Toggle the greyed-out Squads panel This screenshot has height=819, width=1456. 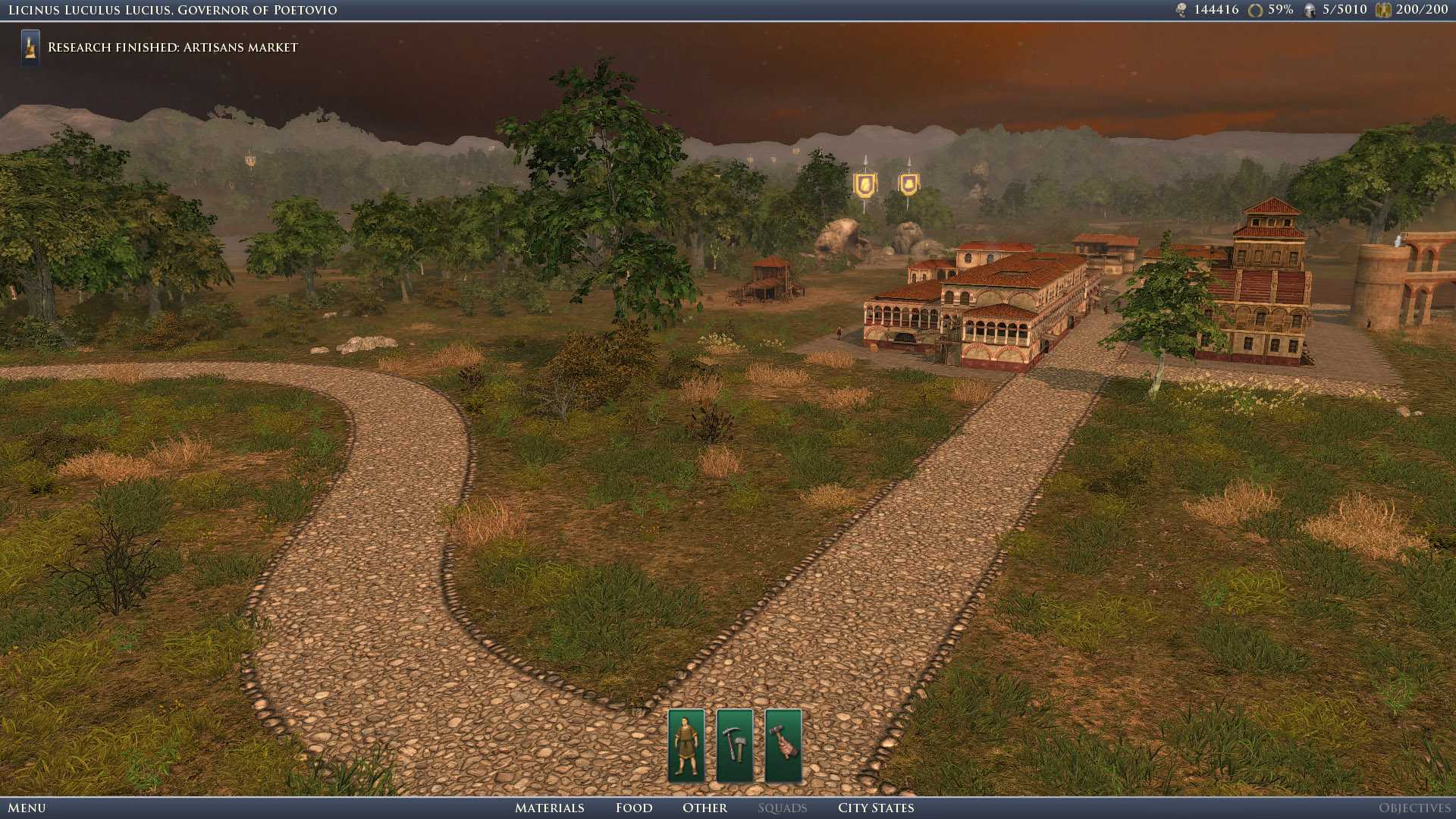pyautogui.click(x=782, y=808)
